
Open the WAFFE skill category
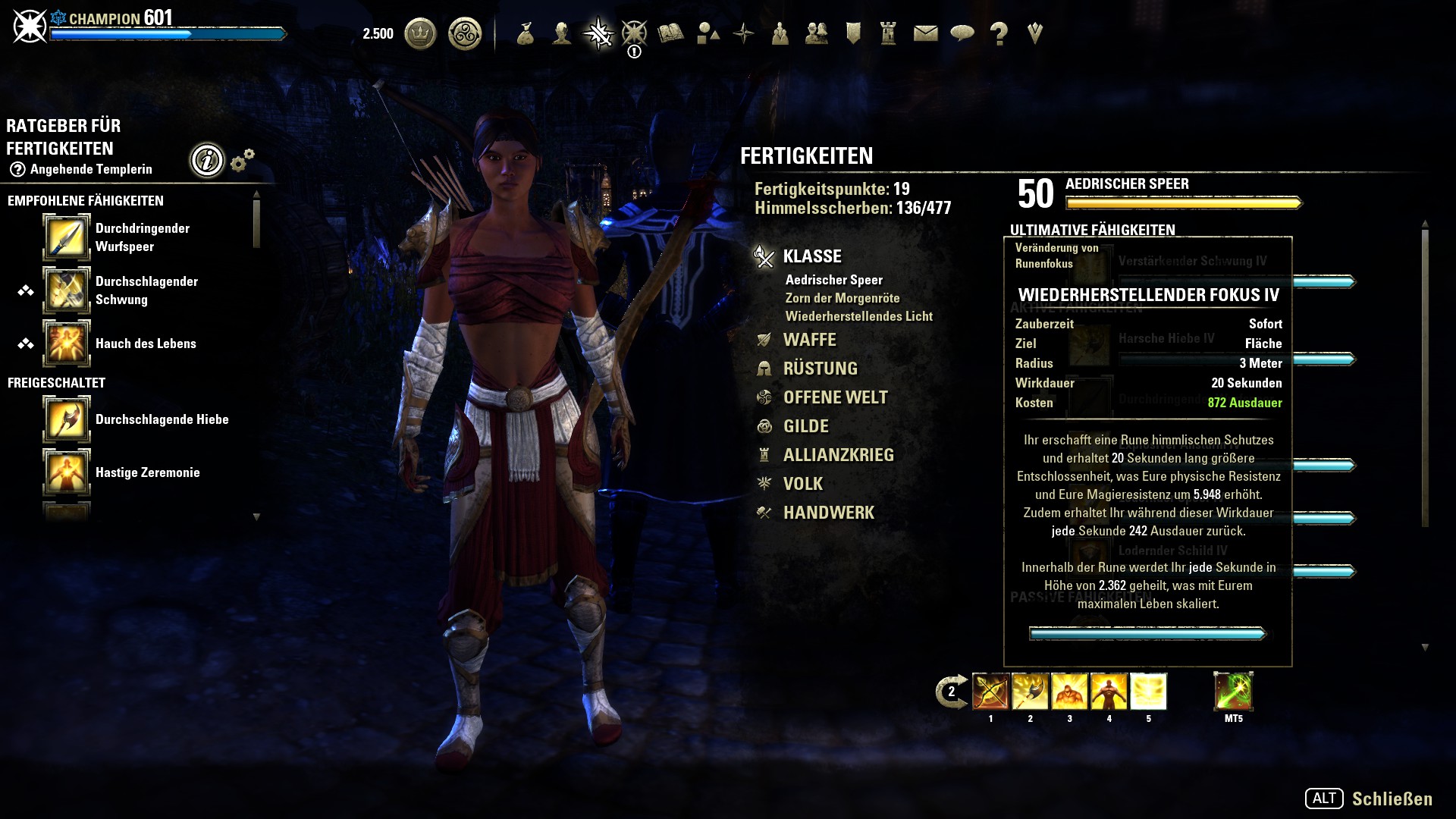tap(809, 340)
